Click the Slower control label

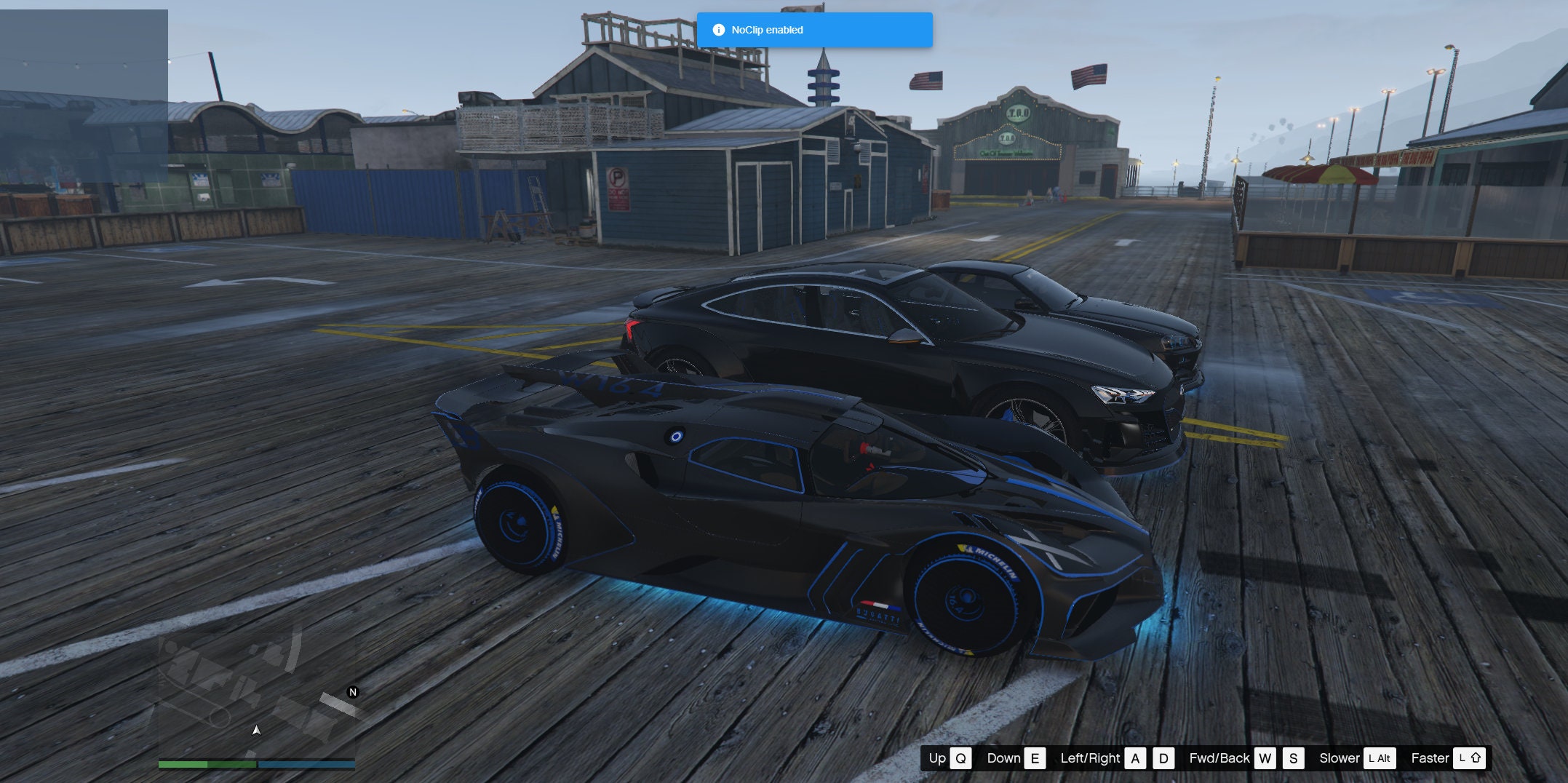(1340, 758)
